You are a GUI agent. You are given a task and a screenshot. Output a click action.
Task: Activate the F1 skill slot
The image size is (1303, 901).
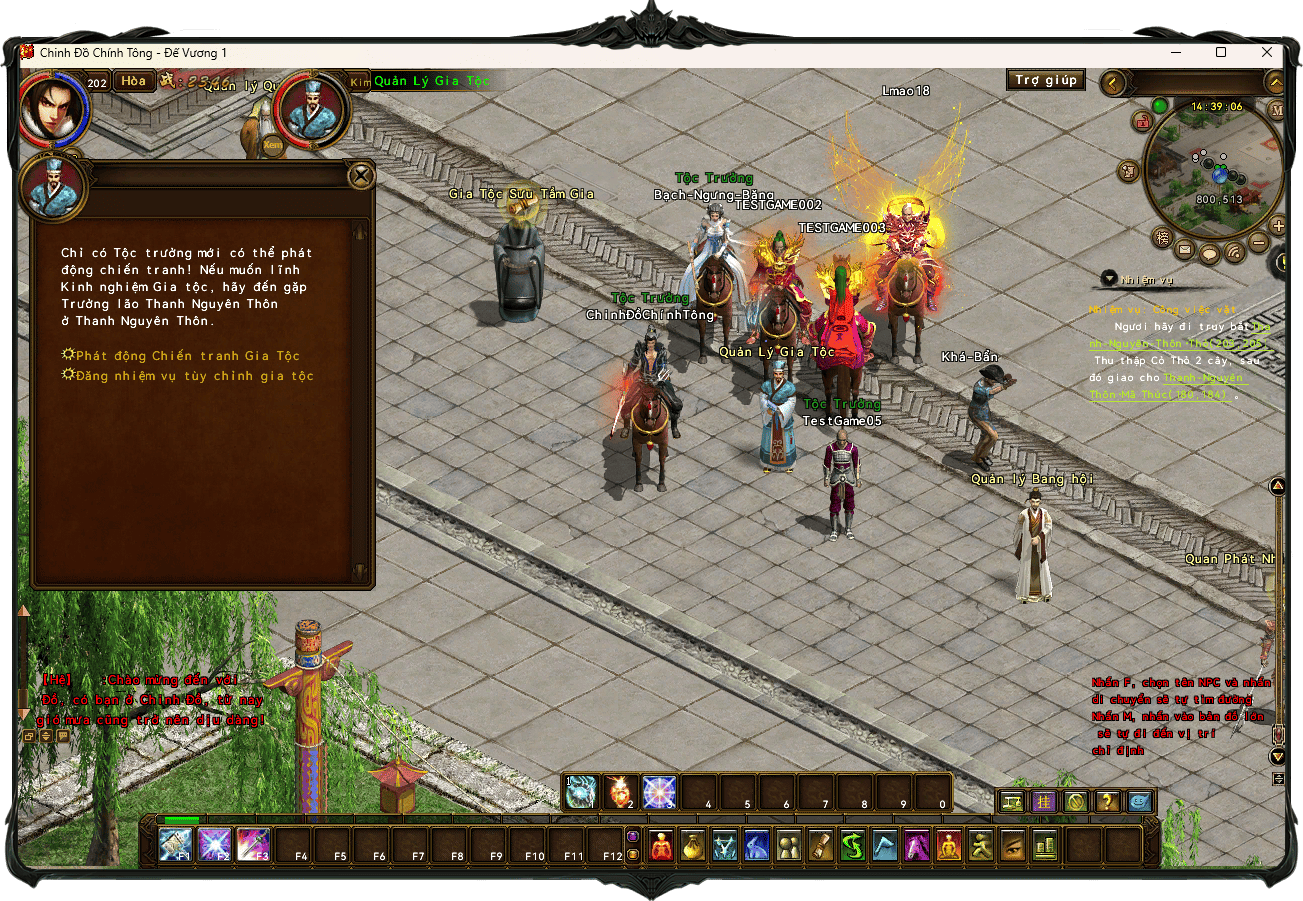point(176,845)
